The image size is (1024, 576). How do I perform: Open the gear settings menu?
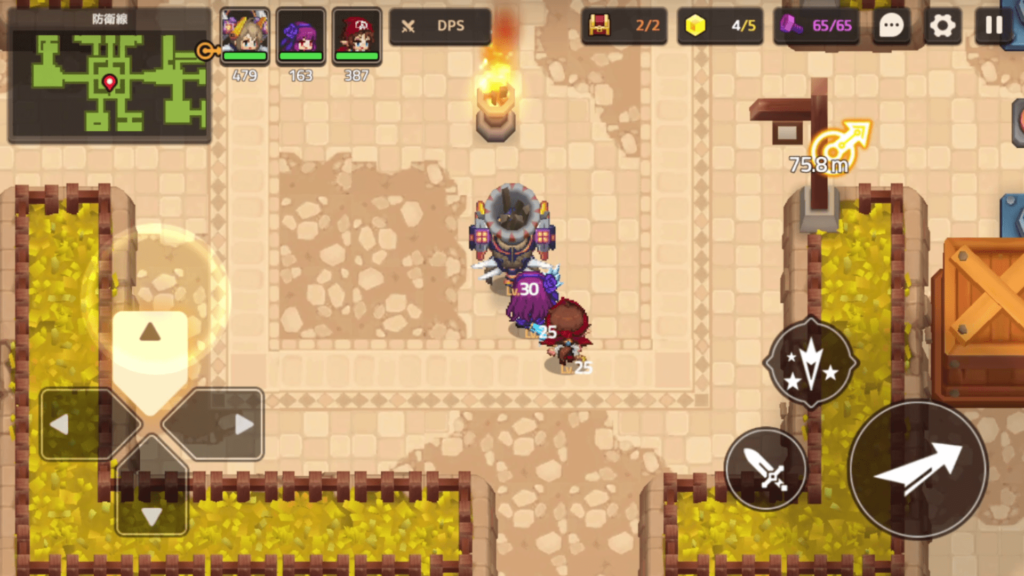(x=942, y=26)
